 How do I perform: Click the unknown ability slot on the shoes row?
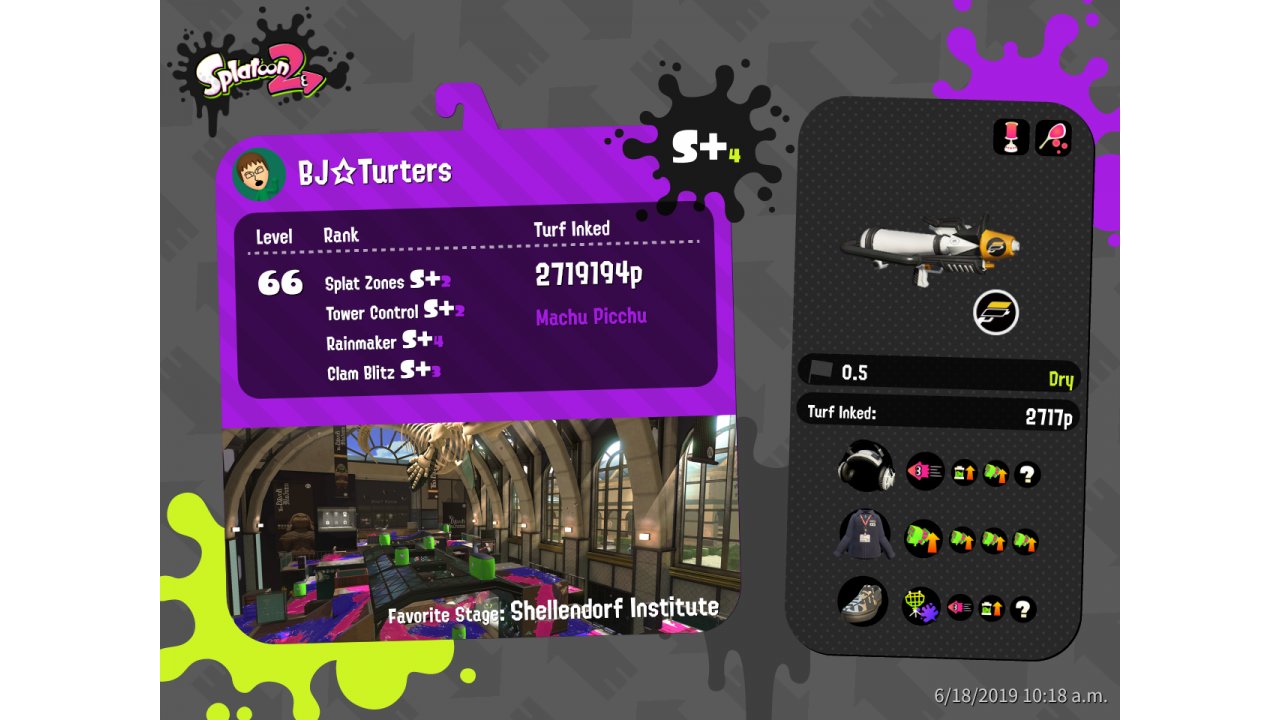pos(1023,609)
